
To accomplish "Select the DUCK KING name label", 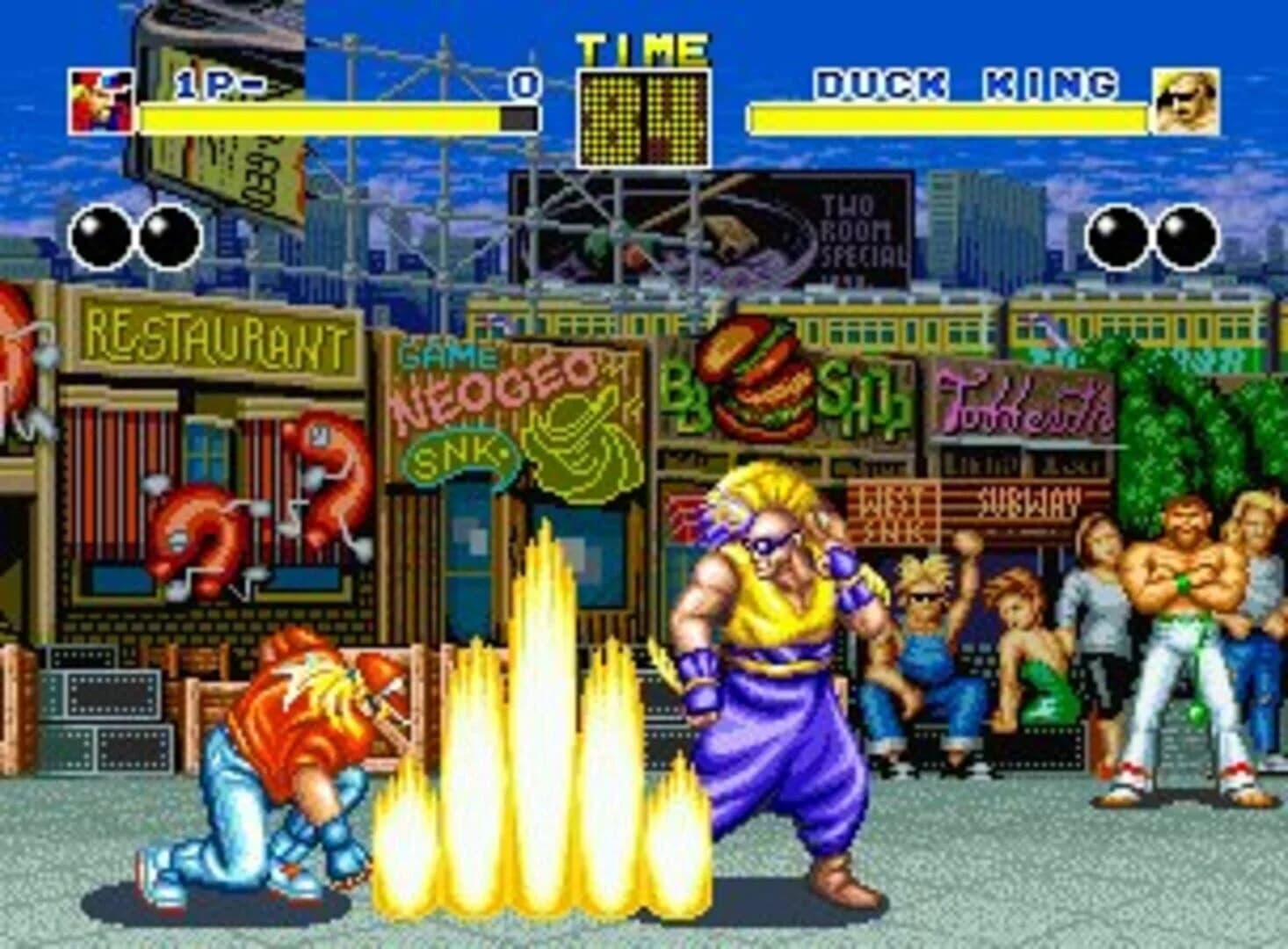I will [x=966, y=83].
